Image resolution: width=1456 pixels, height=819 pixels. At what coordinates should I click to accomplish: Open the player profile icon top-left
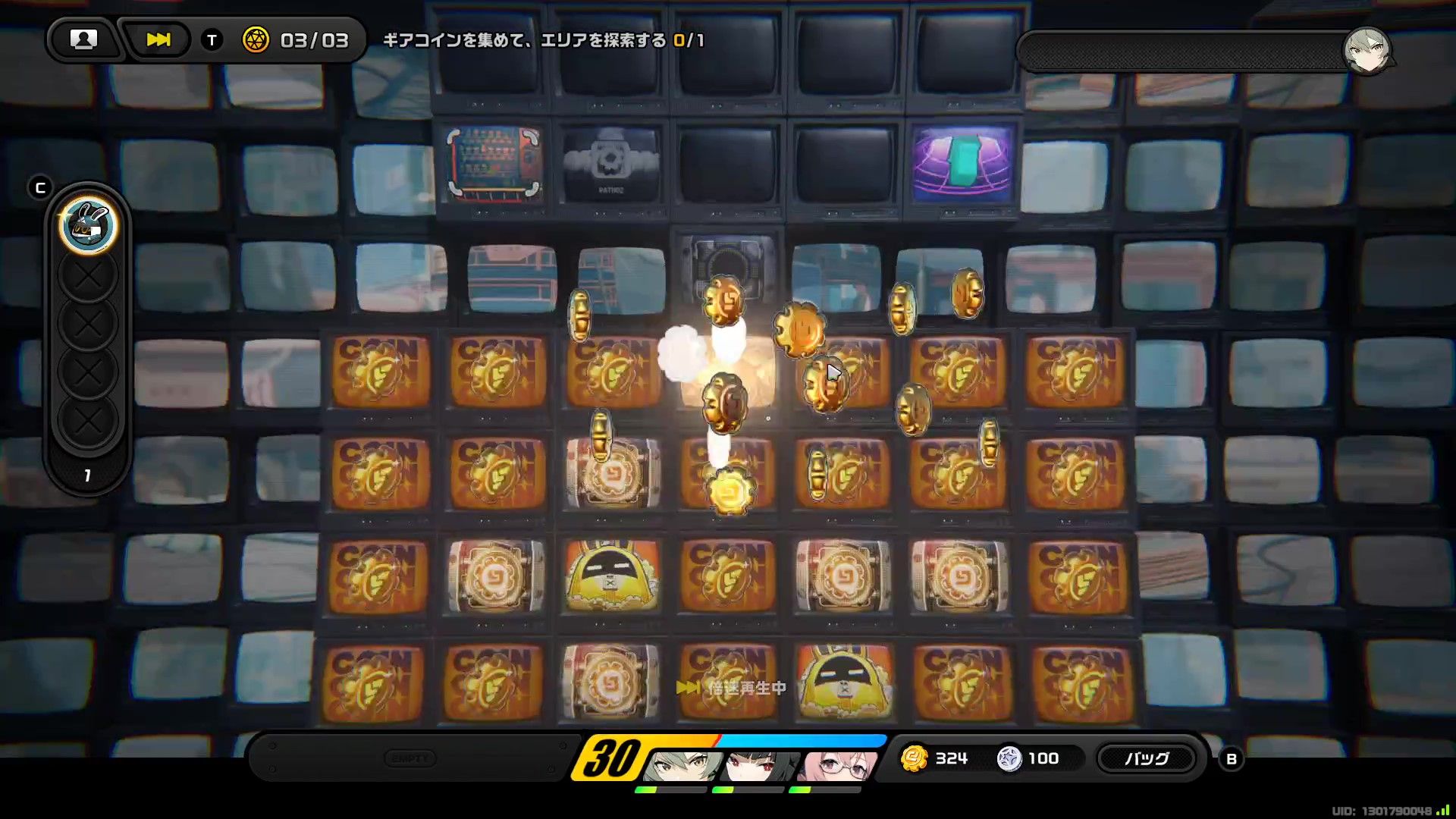pyautogui.click(x=84, y=39)
